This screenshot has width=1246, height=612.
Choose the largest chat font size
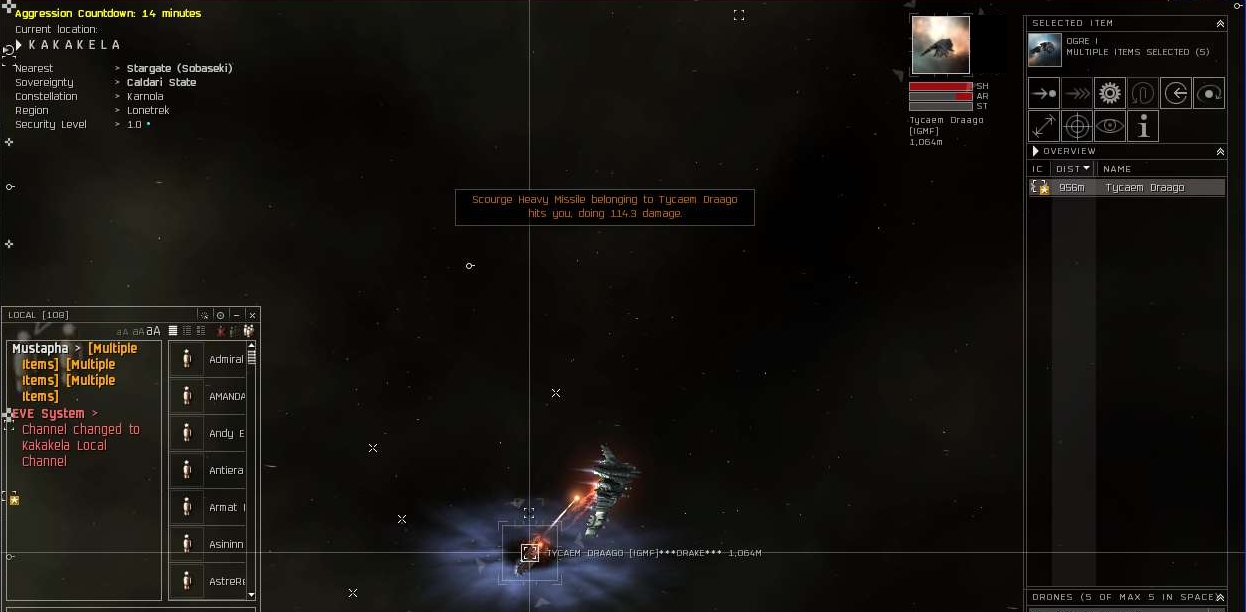tap(153, 331)
